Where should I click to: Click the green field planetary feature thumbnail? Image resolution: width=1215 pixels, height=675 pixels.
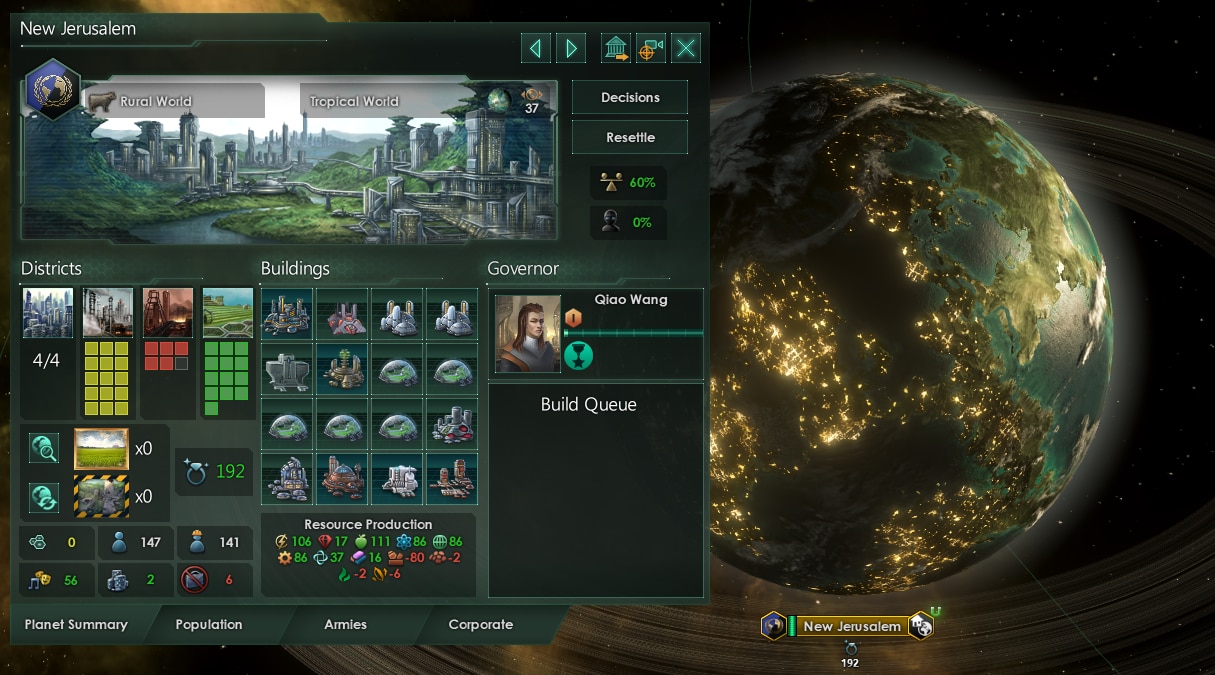point(101,449)
